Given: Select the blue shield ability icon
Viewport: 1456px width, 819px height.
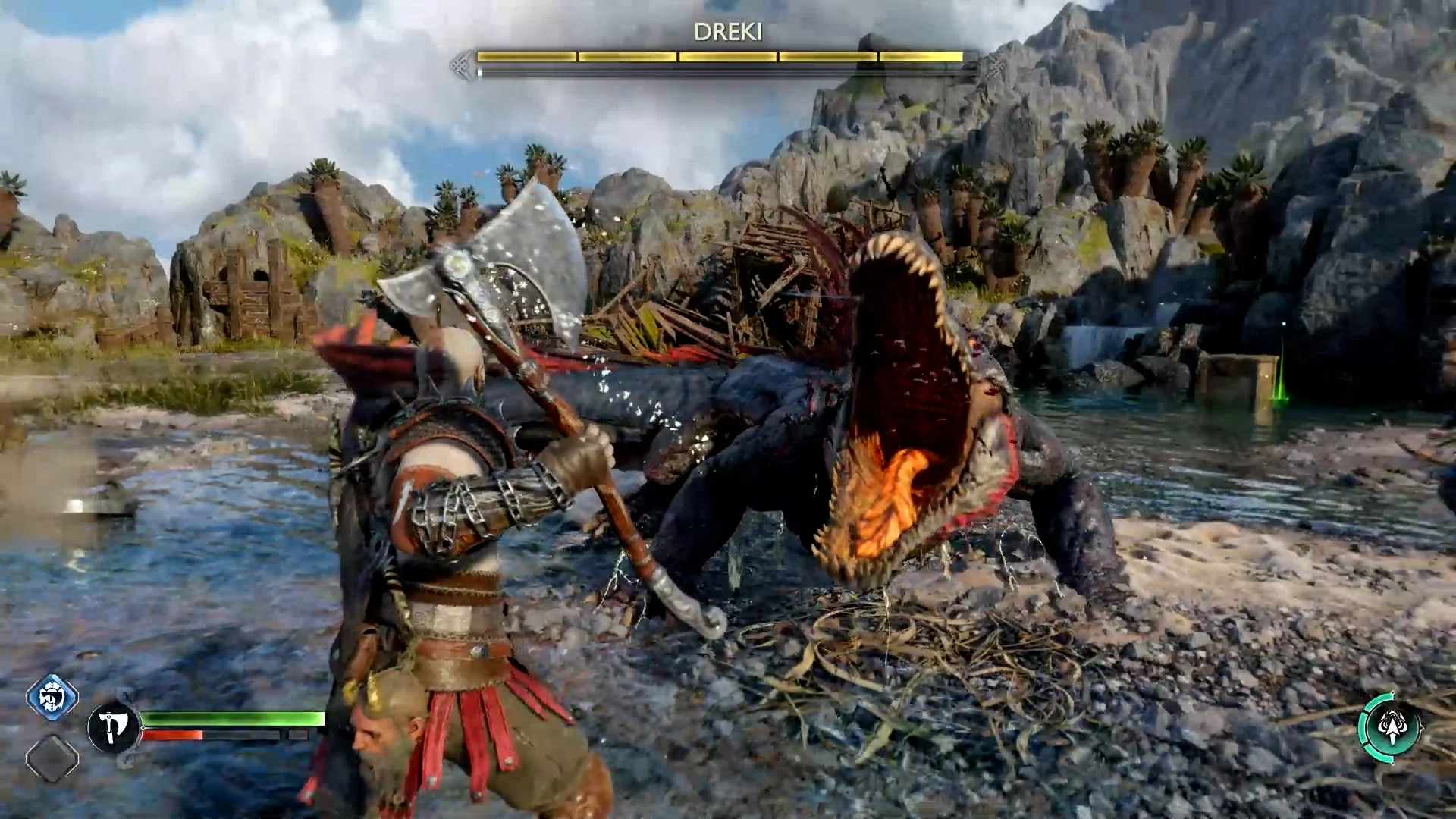Looking at the screenshot, I should pos(52,696).
